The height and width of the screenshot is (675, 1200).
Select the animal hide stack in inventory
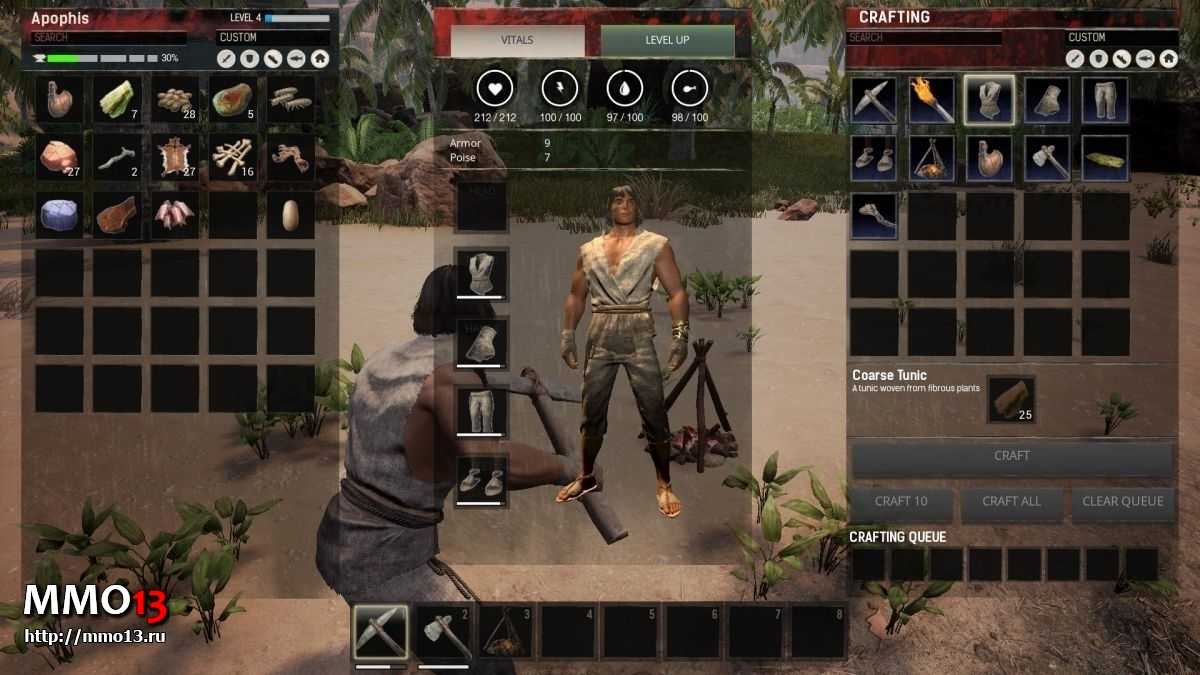coord(176,158)
